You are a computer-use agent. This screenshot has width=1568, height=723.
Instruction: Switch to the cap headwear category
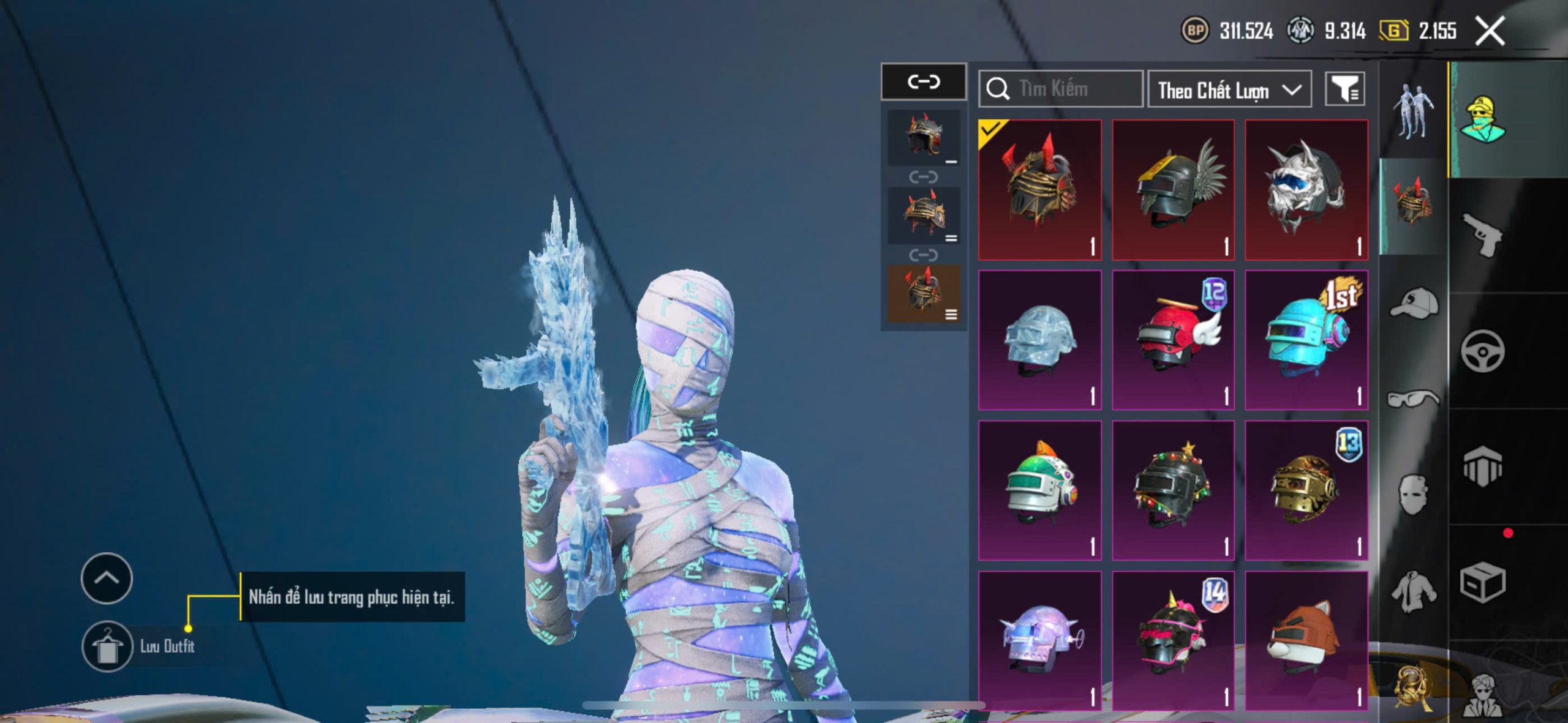pos(1413,303)
